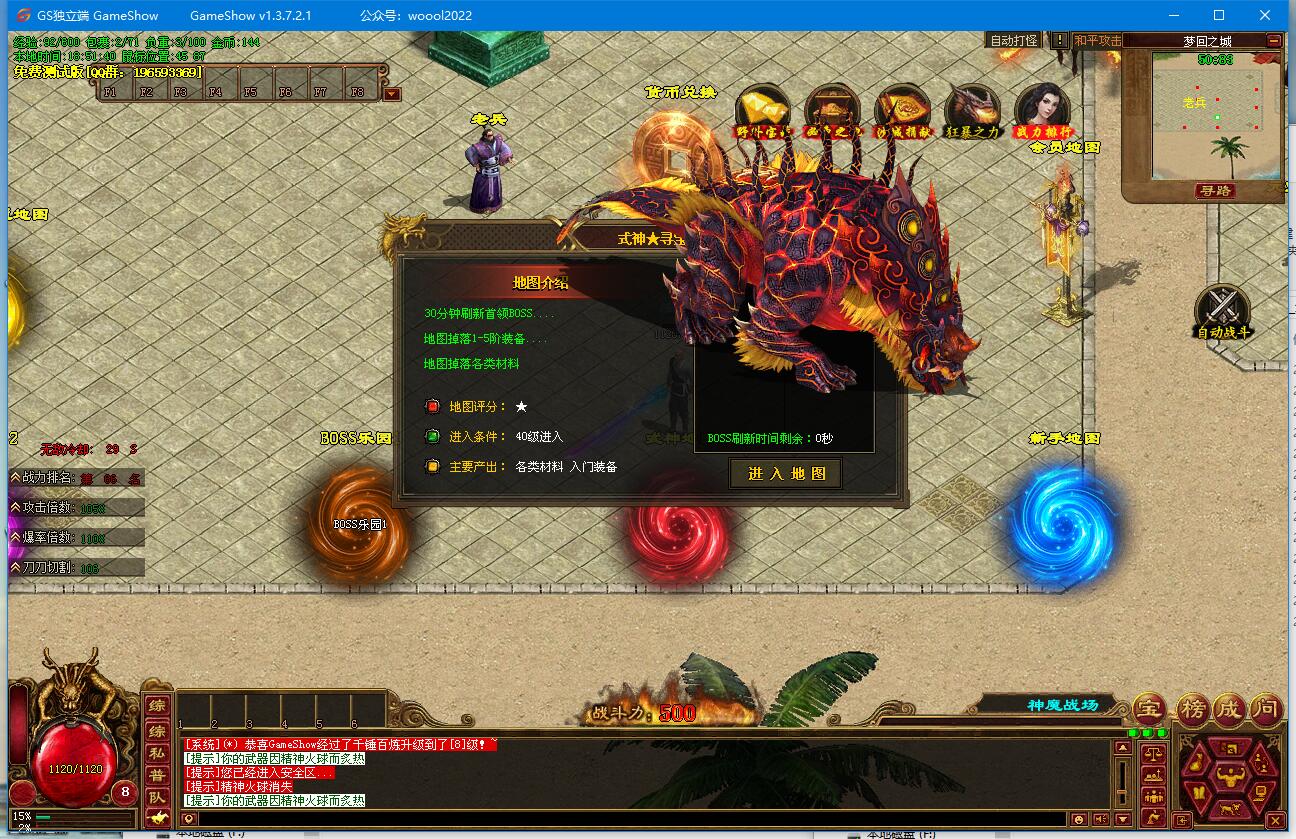
Task: Open the chat emoji smiley button
Action: point(1079,820)
